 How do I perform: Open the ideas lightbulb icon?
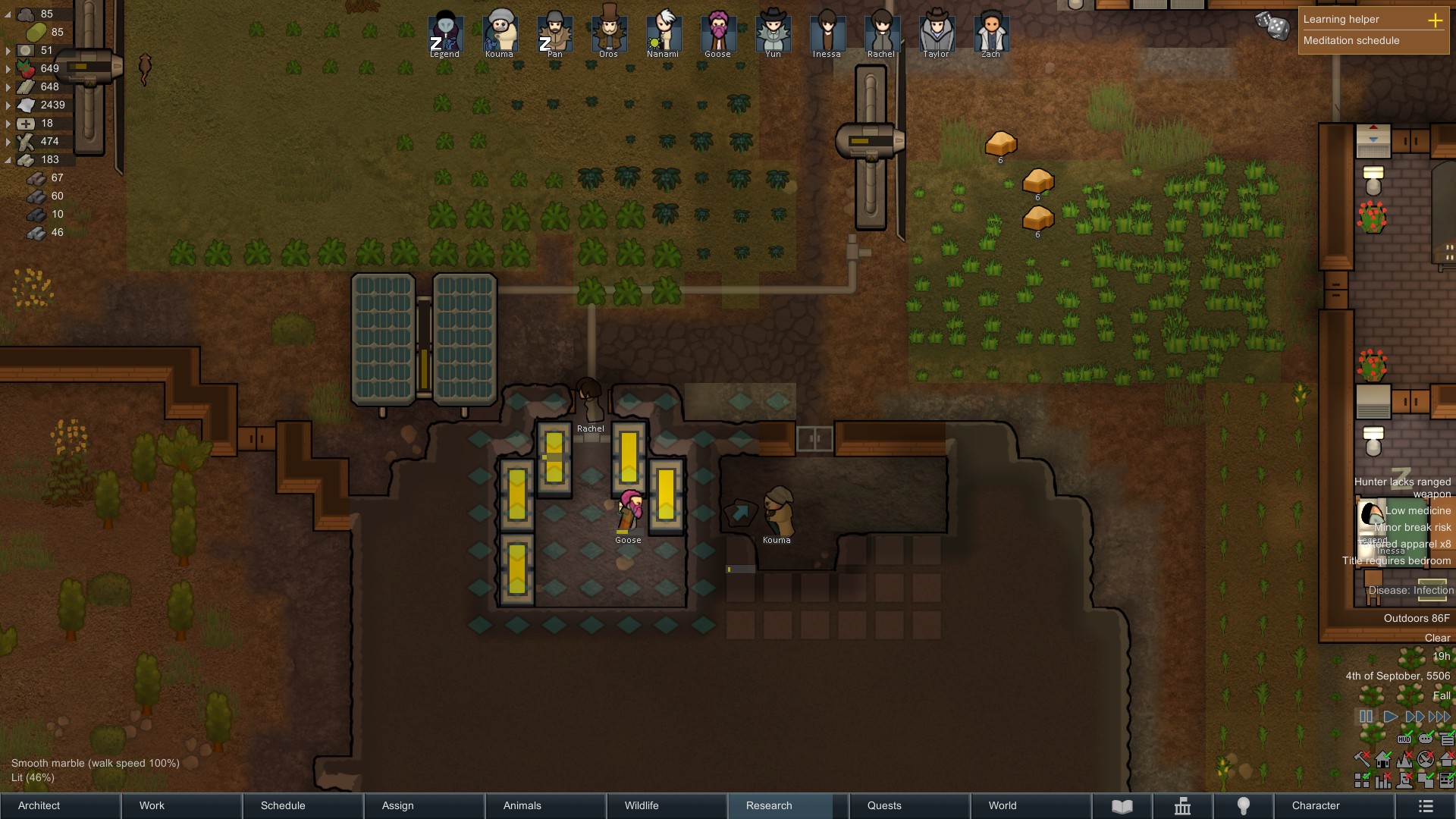(x=1244, y=805)
